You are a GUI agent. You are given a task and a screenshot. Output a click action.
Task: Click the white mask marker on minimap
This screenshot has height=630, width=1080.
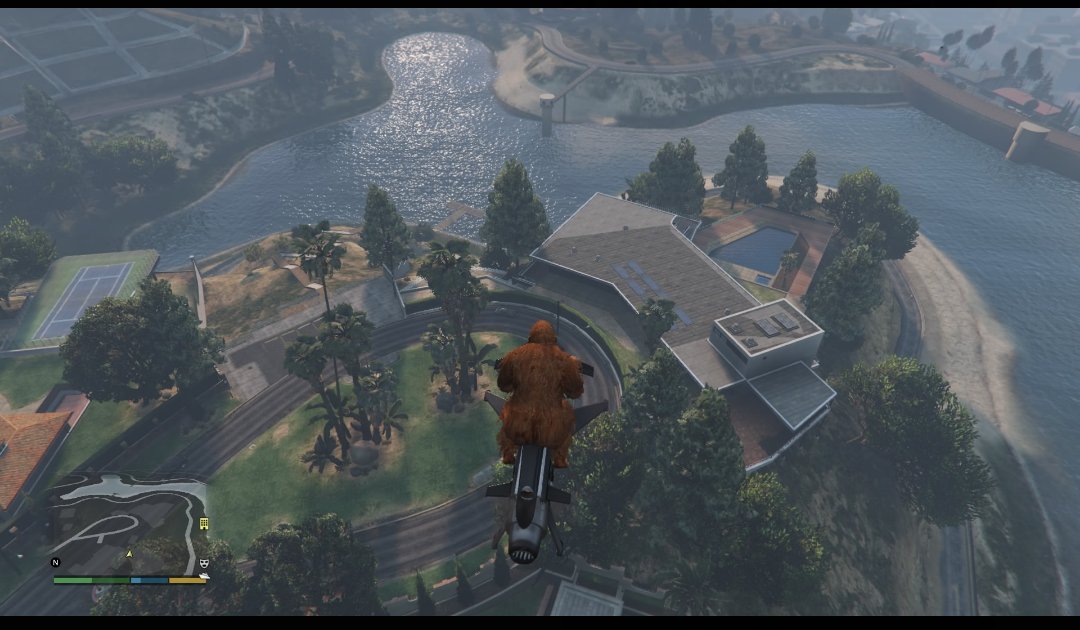coord(204,563)
